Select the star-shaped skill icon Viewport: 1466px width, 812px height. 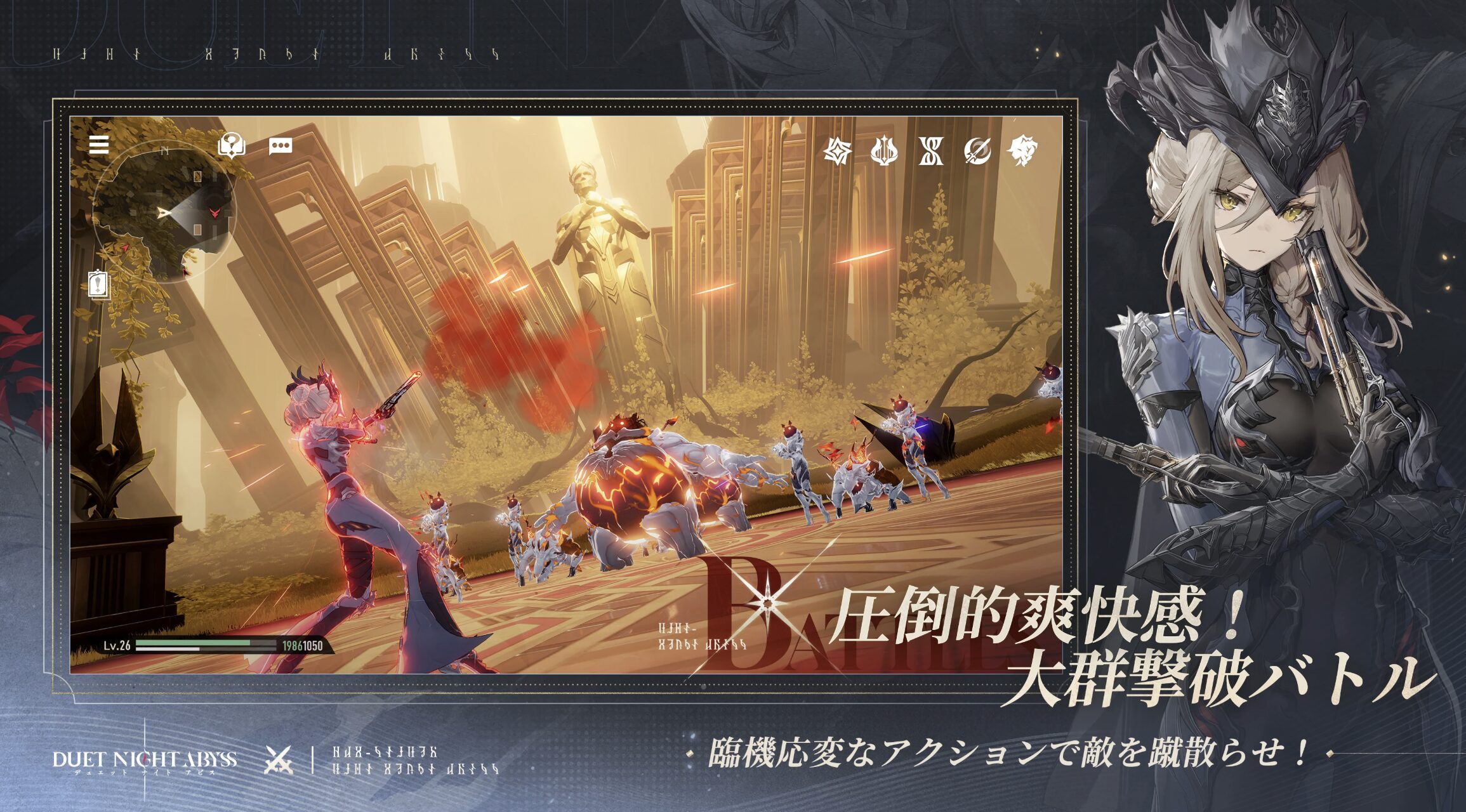[x=838, y=150]
